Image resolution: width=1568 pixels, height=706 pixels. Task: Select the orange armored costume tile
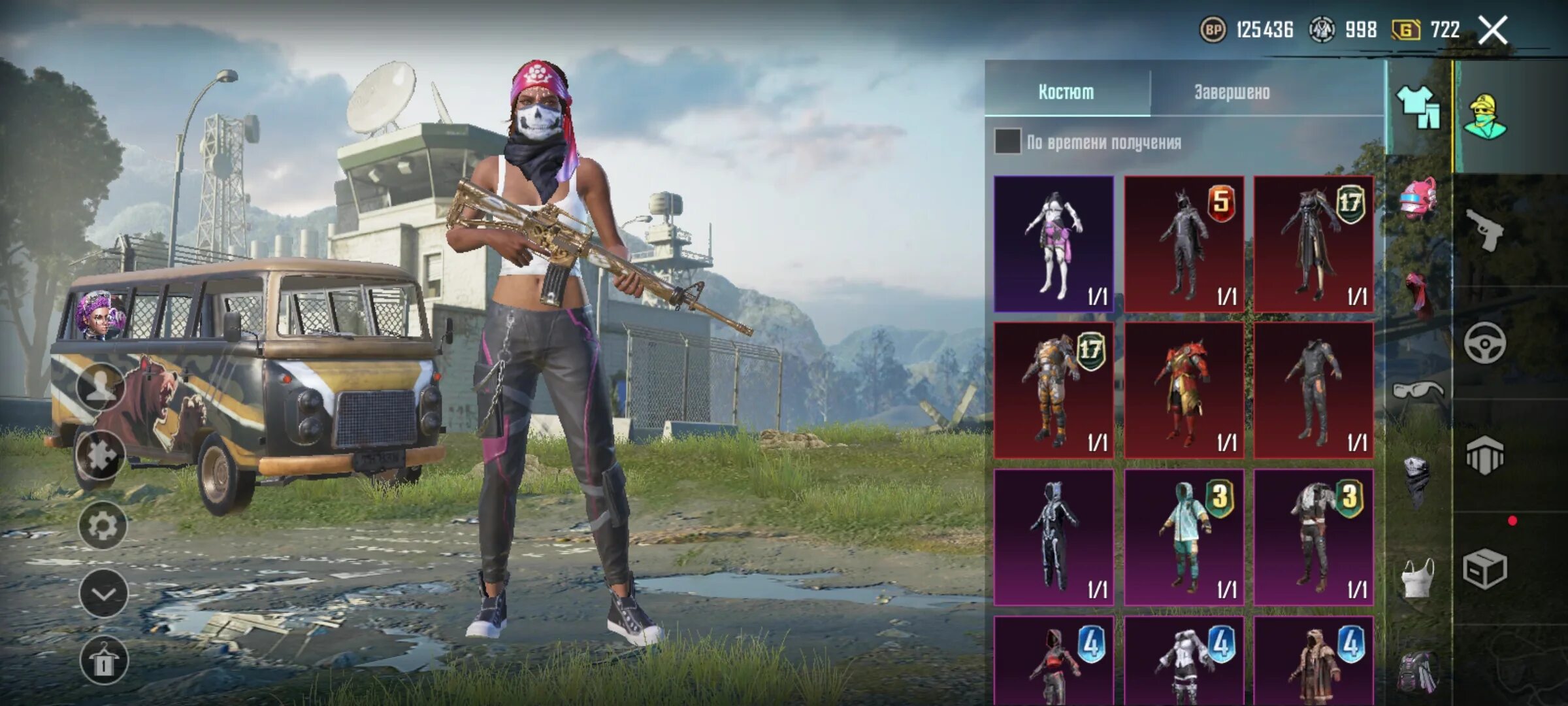[1054, 390]
